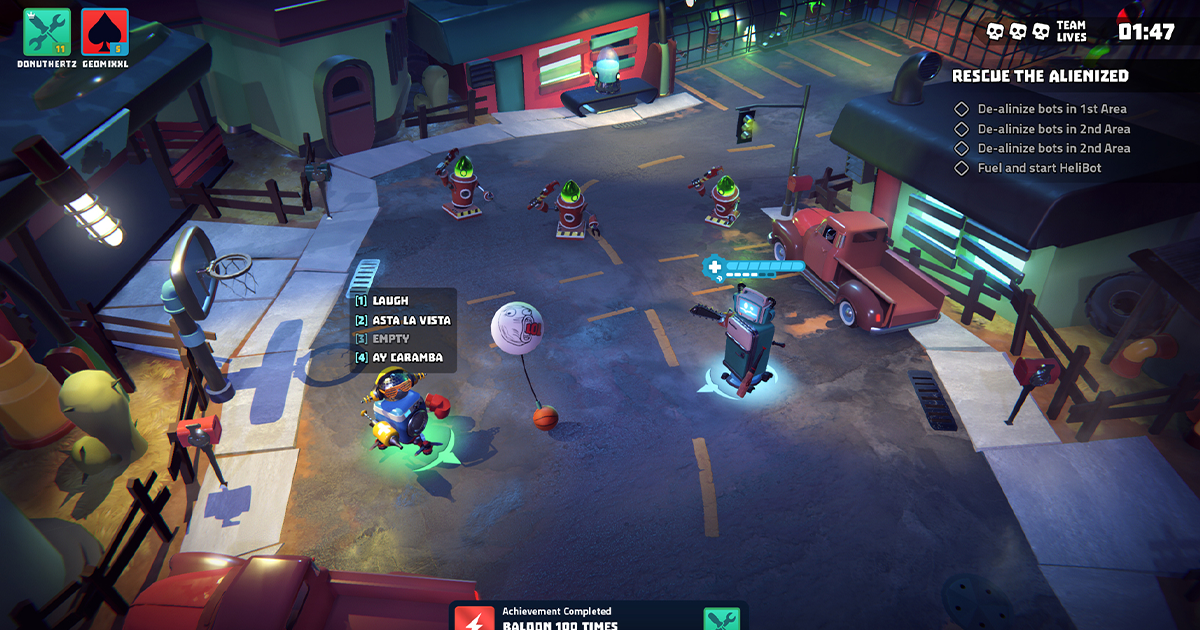
Task: Click Geomixxl's red spade player icon
Action: (105, 32)
